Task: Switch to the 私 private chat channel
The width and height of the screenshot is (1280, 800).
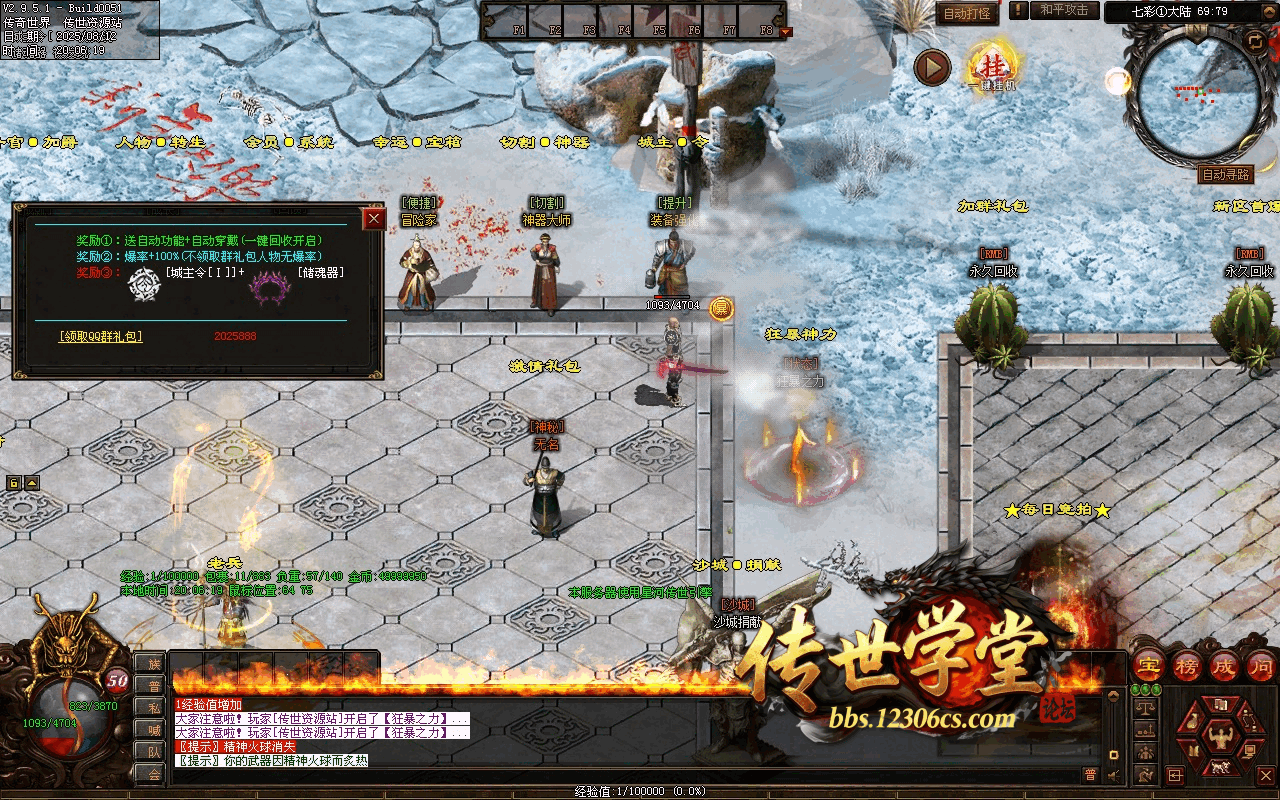Action: click(153, 707)
